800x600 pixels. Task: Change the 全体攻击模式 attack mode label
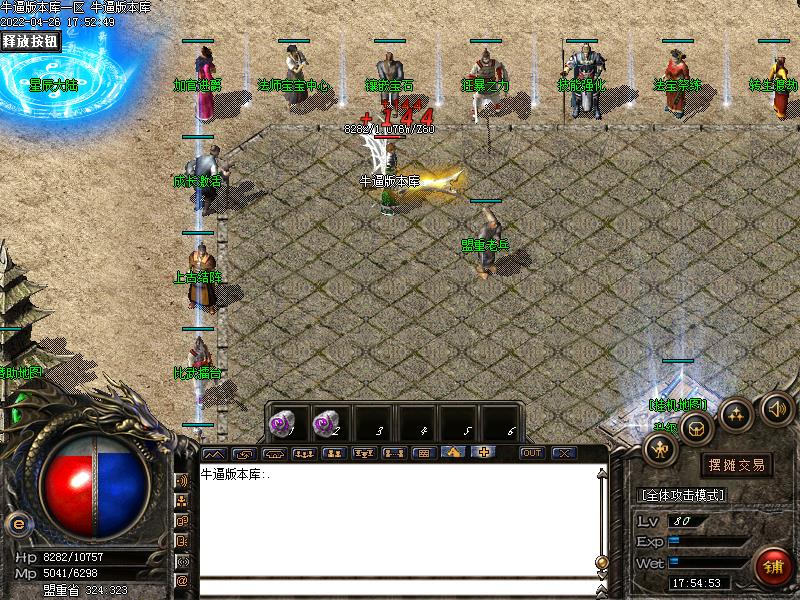[682, 495]
